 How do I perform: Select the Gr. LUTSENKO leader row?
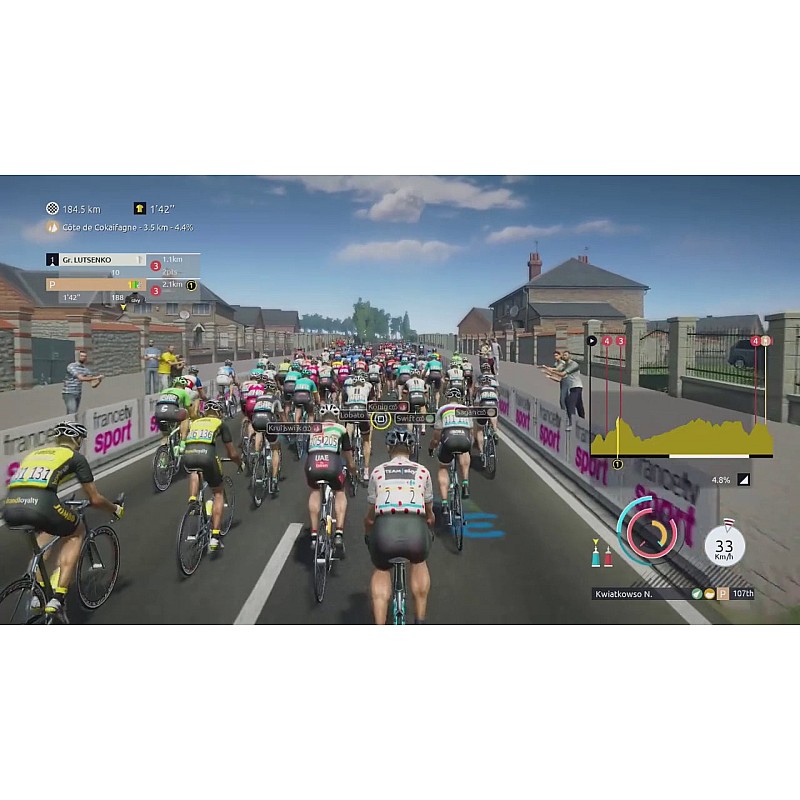pyautogui.click(x=95, y=260)
